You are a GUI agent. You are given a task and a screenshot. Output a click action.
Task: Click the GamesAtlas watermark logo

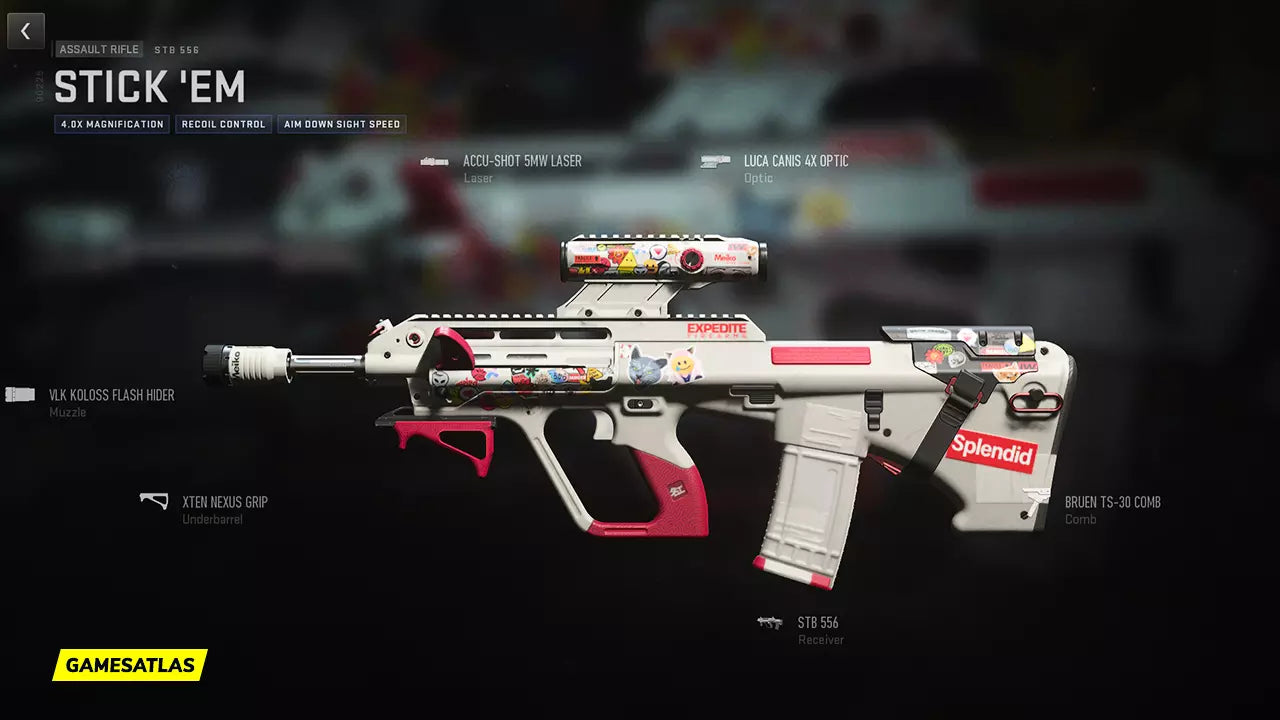coord(130,665)
